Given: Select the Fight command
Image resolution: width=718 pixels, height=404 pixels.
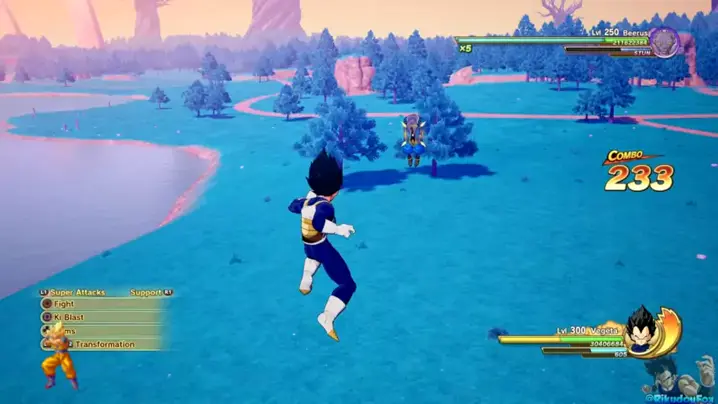Looking at the screenshot, I should click(66, 304).
